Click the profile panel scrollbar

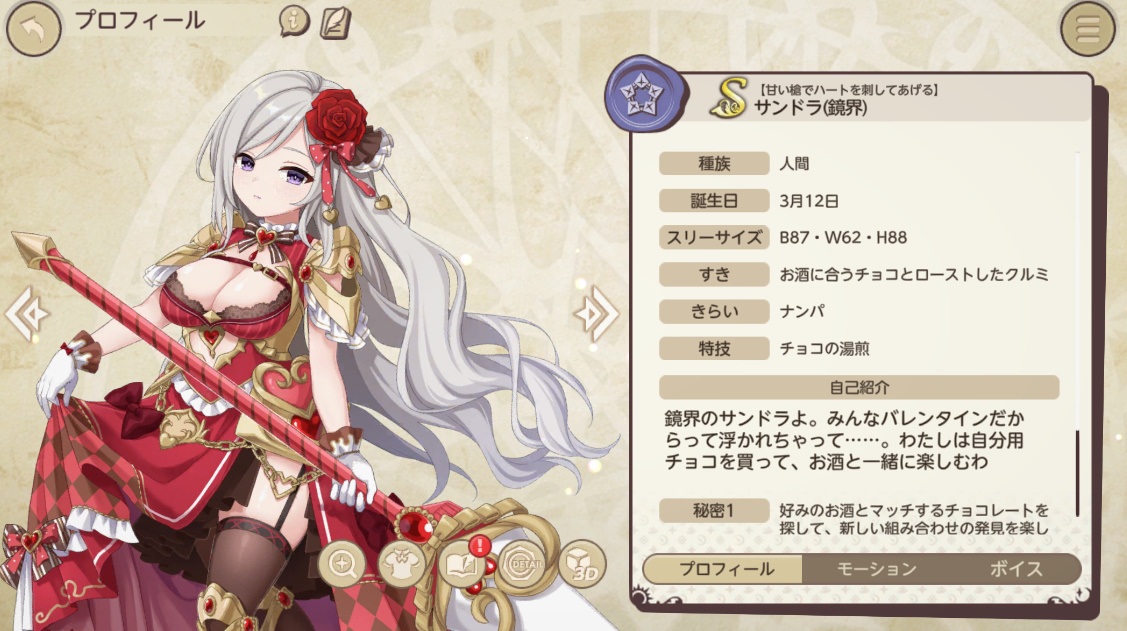click(x=1078, y=473)
